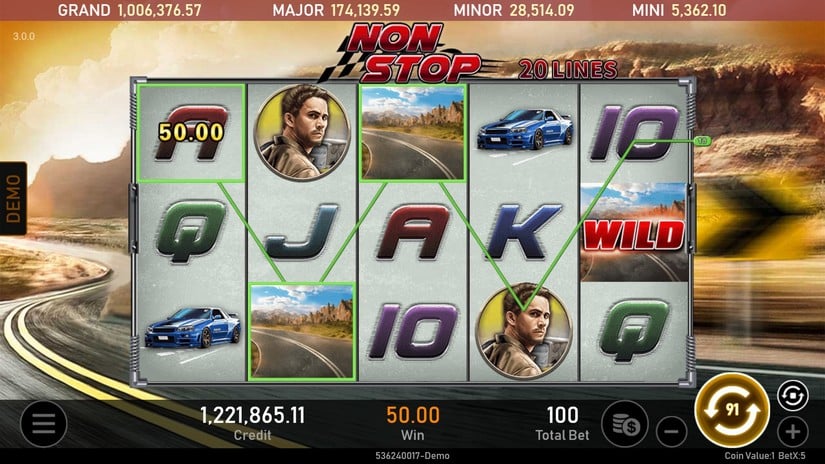Click the DEMO side tab

click(x=14, y=198)
